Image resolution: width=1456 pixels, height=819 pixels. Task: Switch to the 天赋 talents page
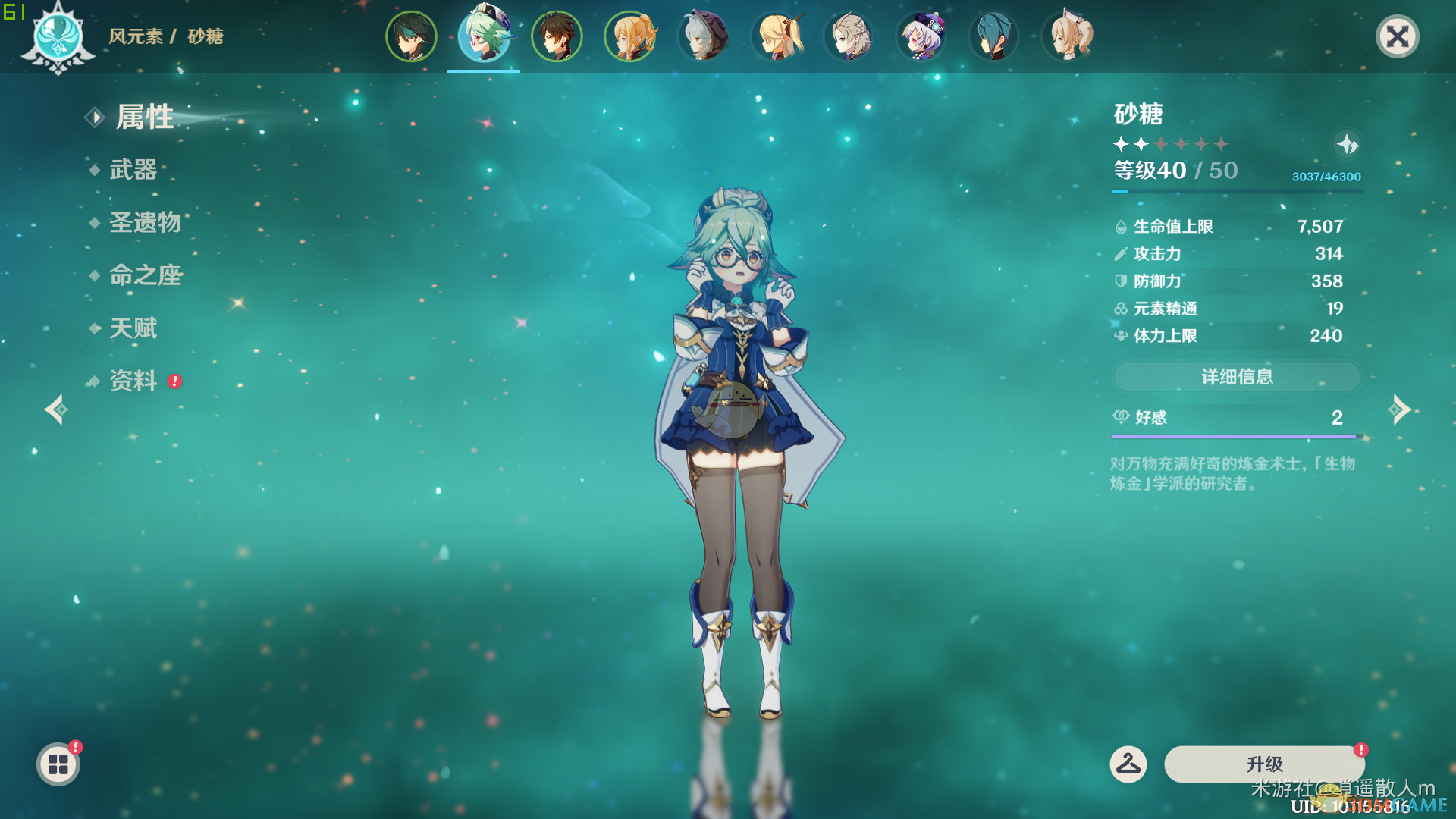tap(133, 328)
